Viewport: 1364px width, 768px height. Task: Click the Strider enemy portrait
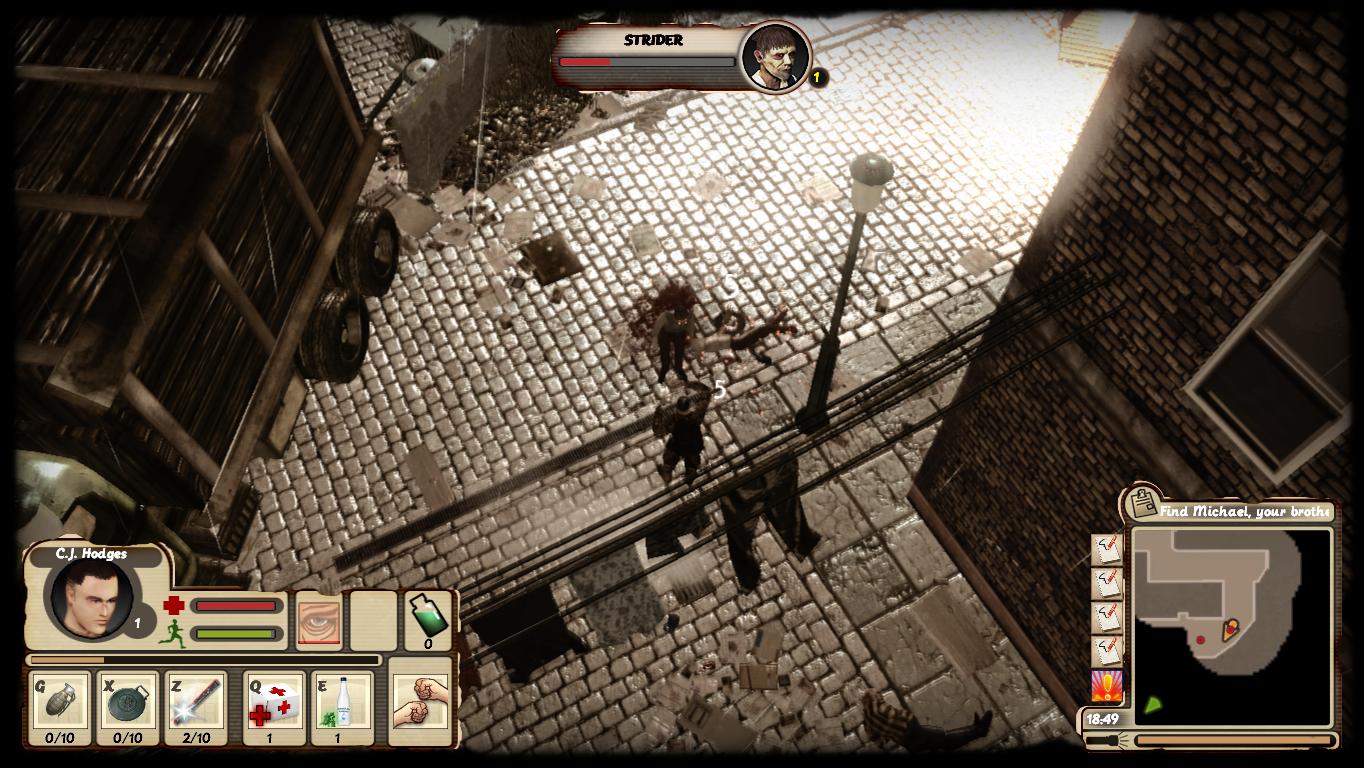tap(775, 56)
